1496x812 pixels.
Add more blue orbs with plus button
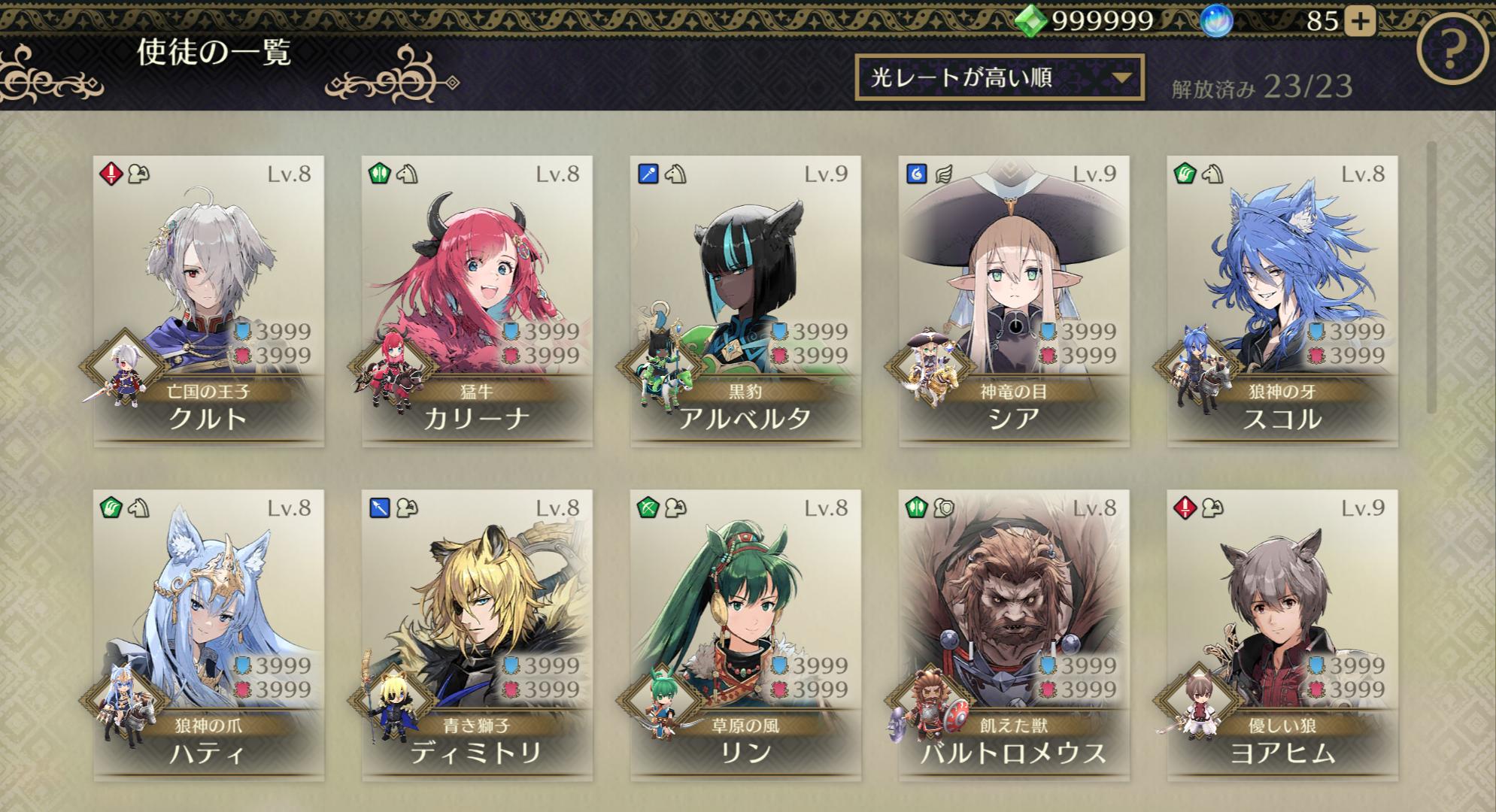[1358, 21]
